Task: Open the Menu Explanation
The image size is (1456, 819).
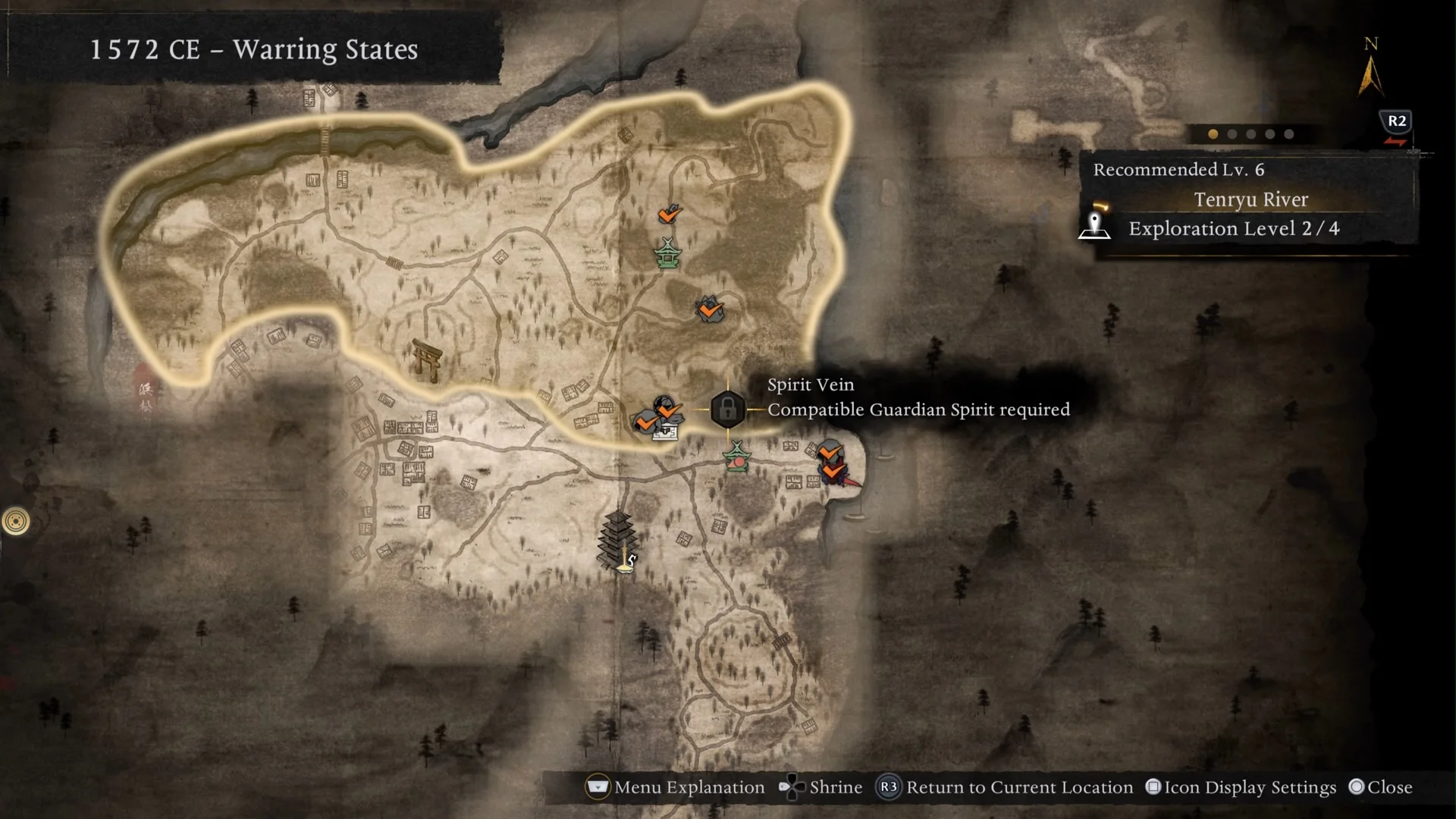Action: tap(675, 787)
